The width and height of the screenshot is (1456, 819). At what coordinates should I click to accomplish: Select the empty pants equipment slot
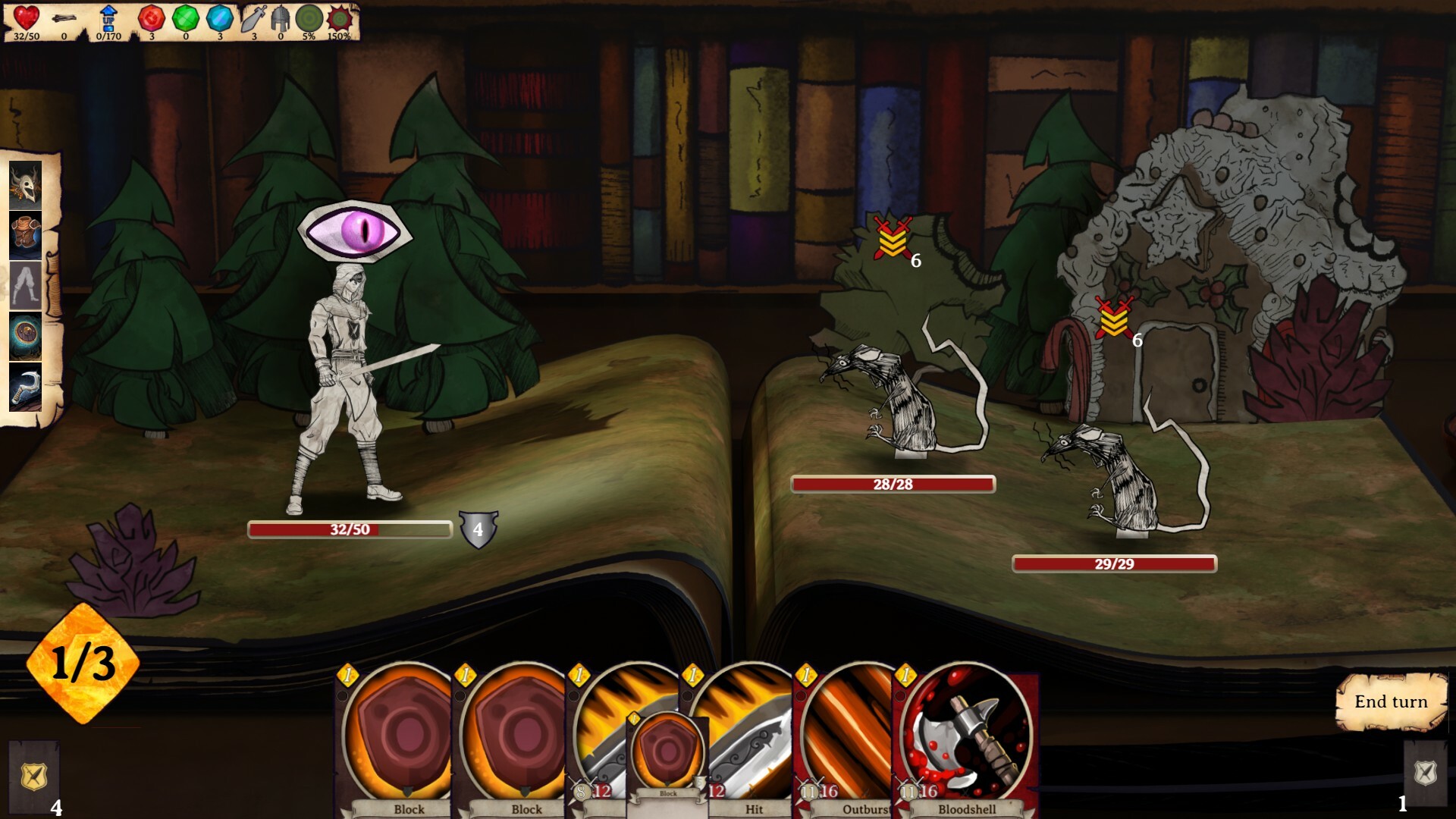pos(24,284)
